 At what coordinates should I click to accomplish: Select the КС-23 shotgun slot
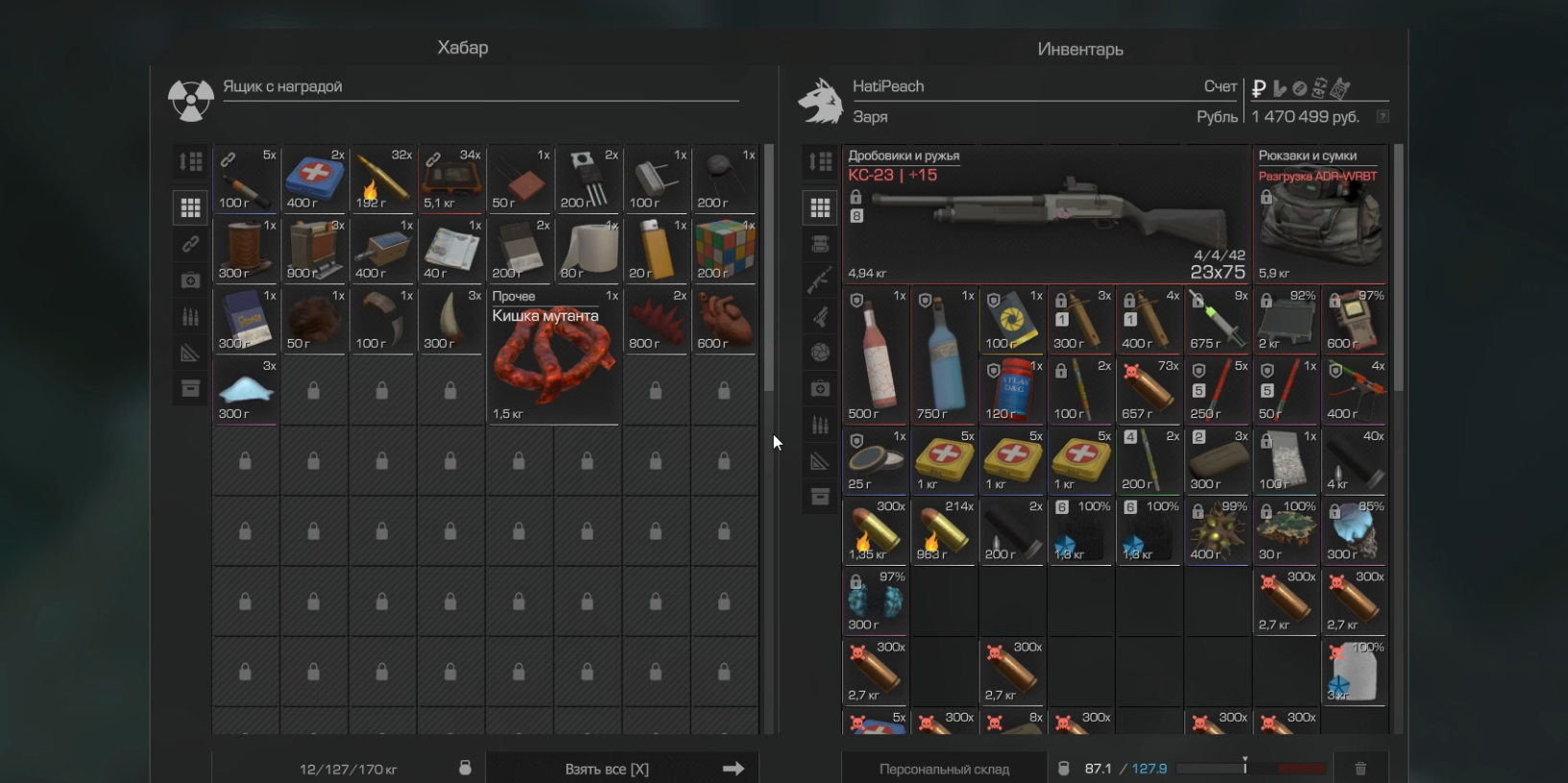point(1047,214)
